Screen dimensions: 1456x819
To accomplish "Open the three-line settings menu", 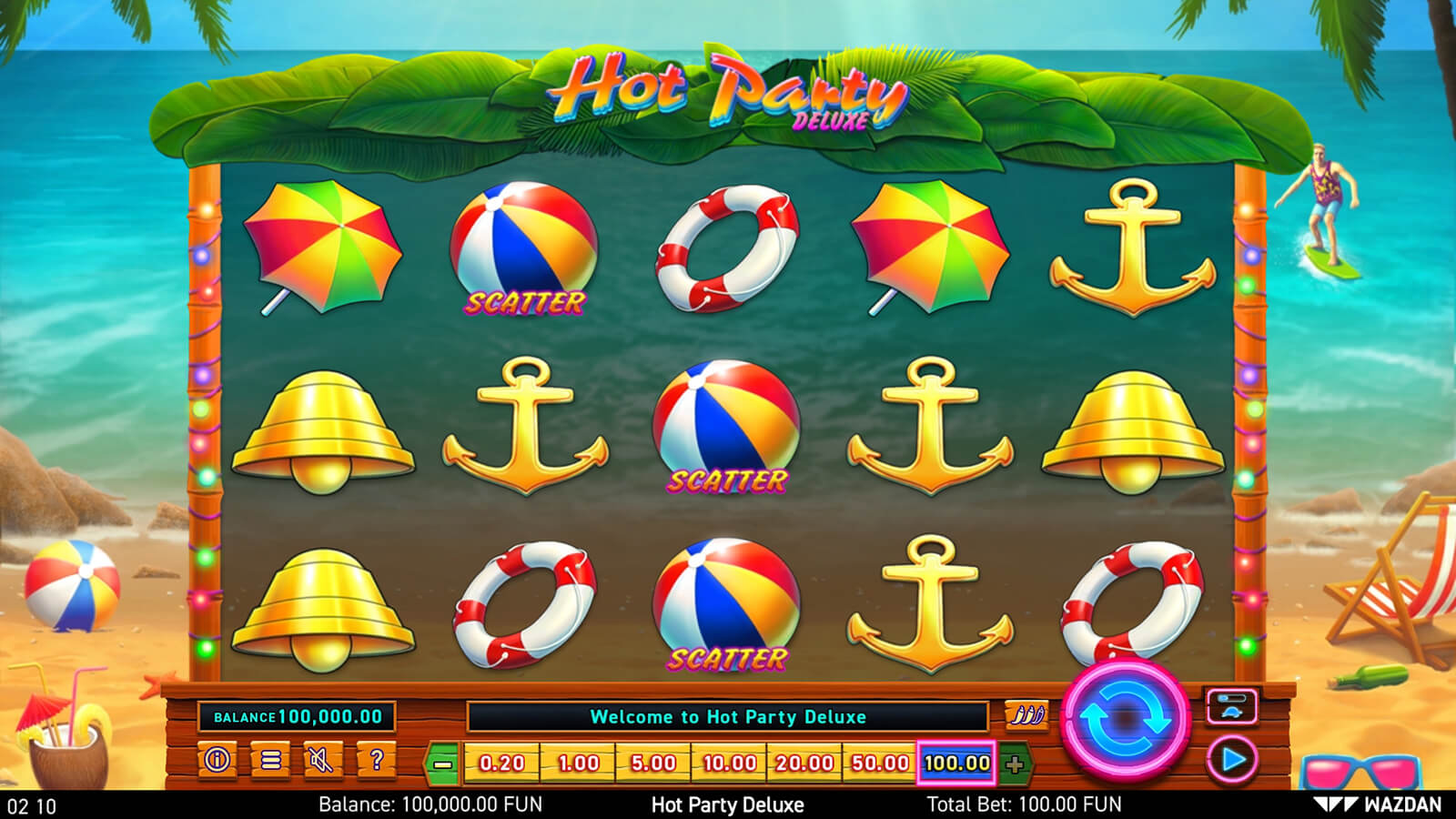I will coord(270,759).
